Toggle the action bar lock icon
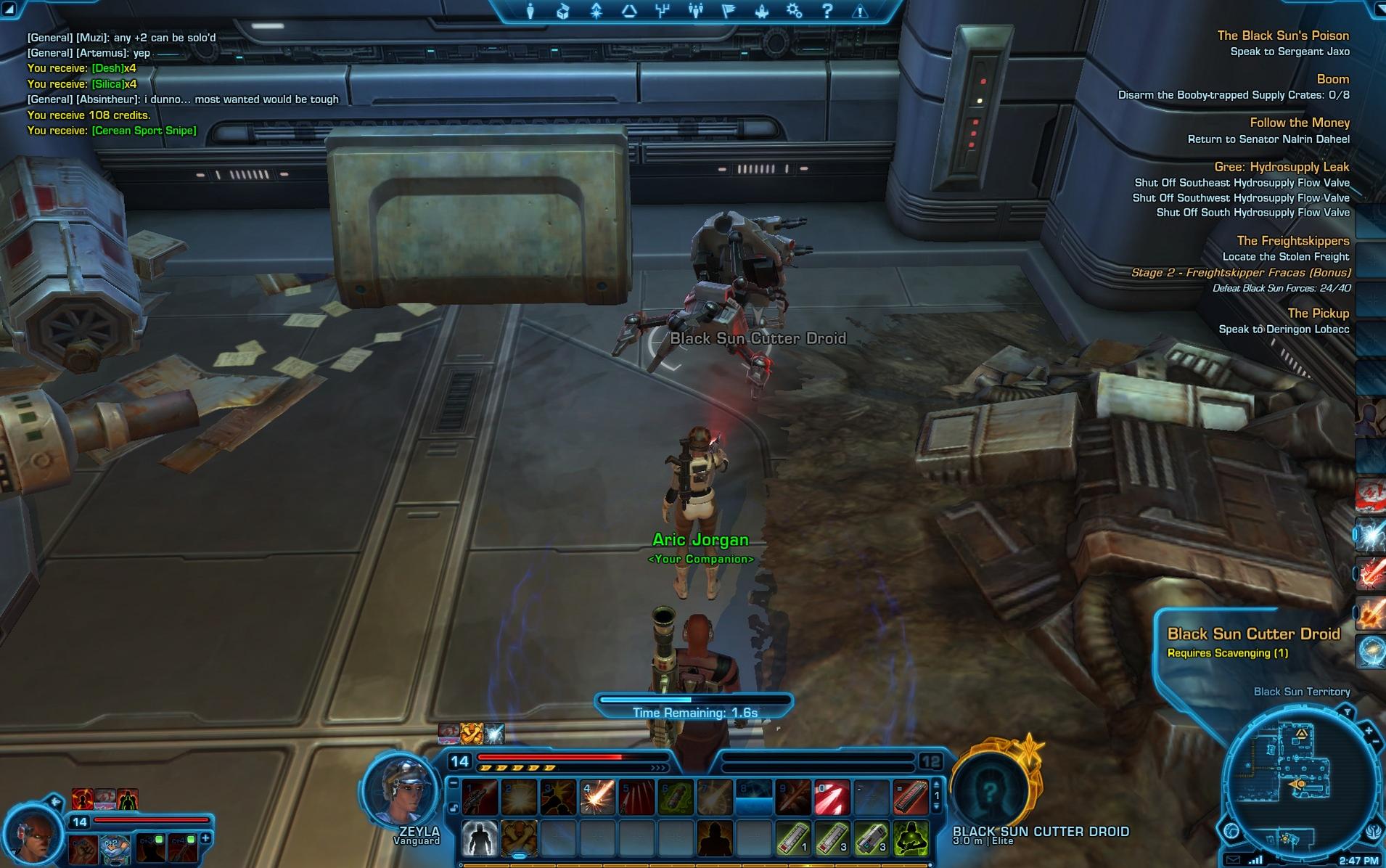The image size is (1386, 868). 454,808
